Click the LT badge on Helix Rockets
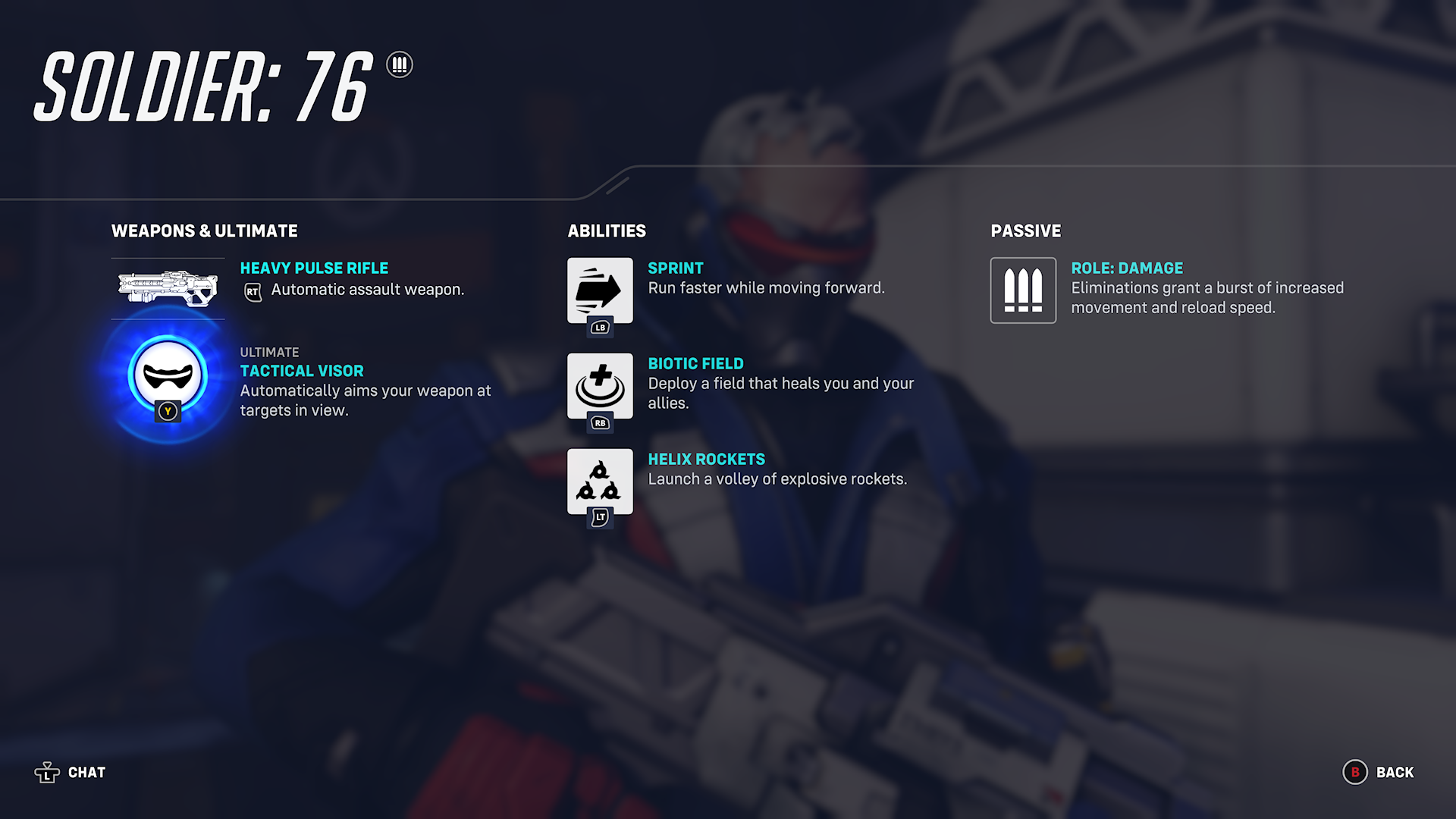The image size is (1456, 819). [x=600, y=515]
